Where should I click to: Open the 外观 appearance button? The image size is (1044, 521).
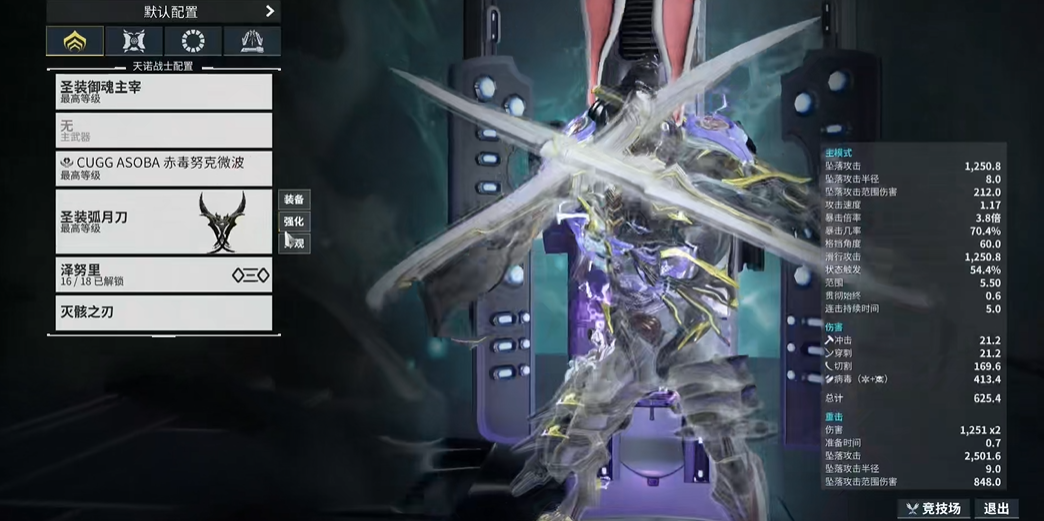(294, 243)
